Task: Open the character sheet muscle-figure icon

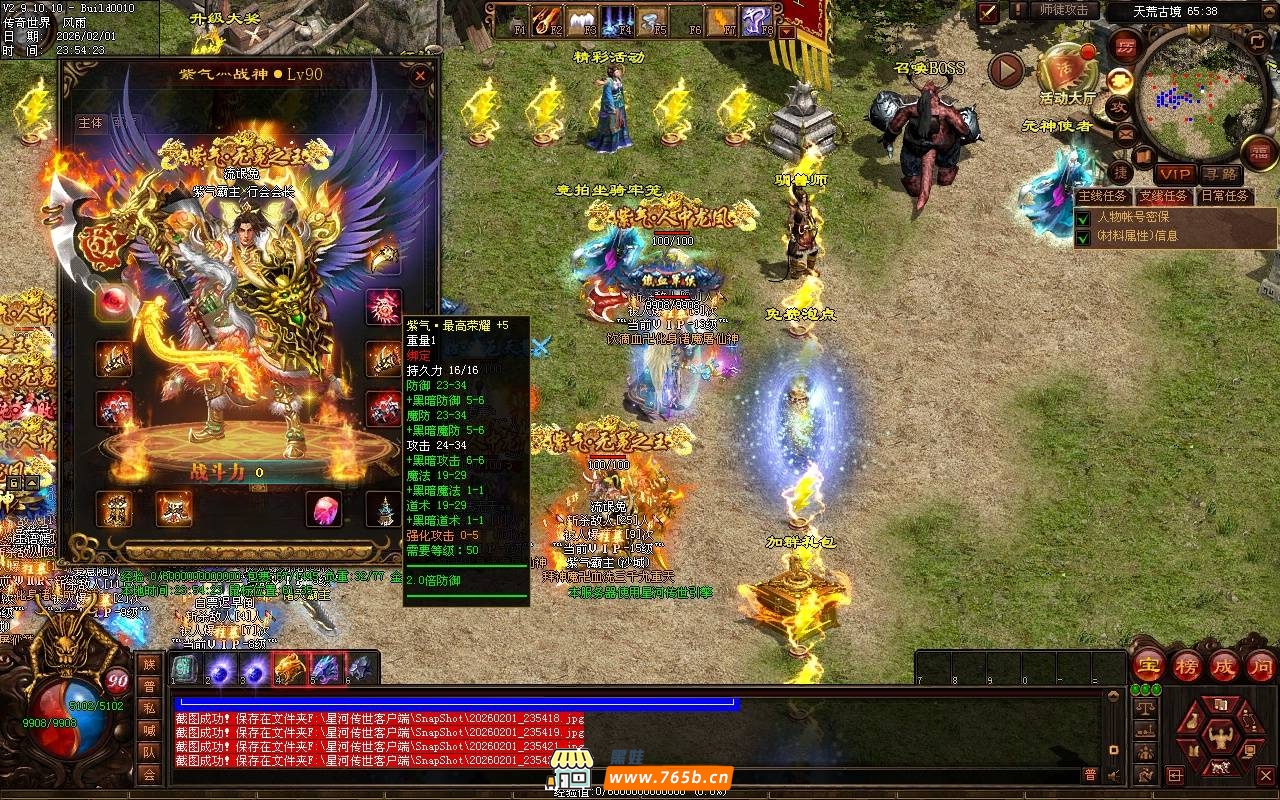Action: (1221, 738)
